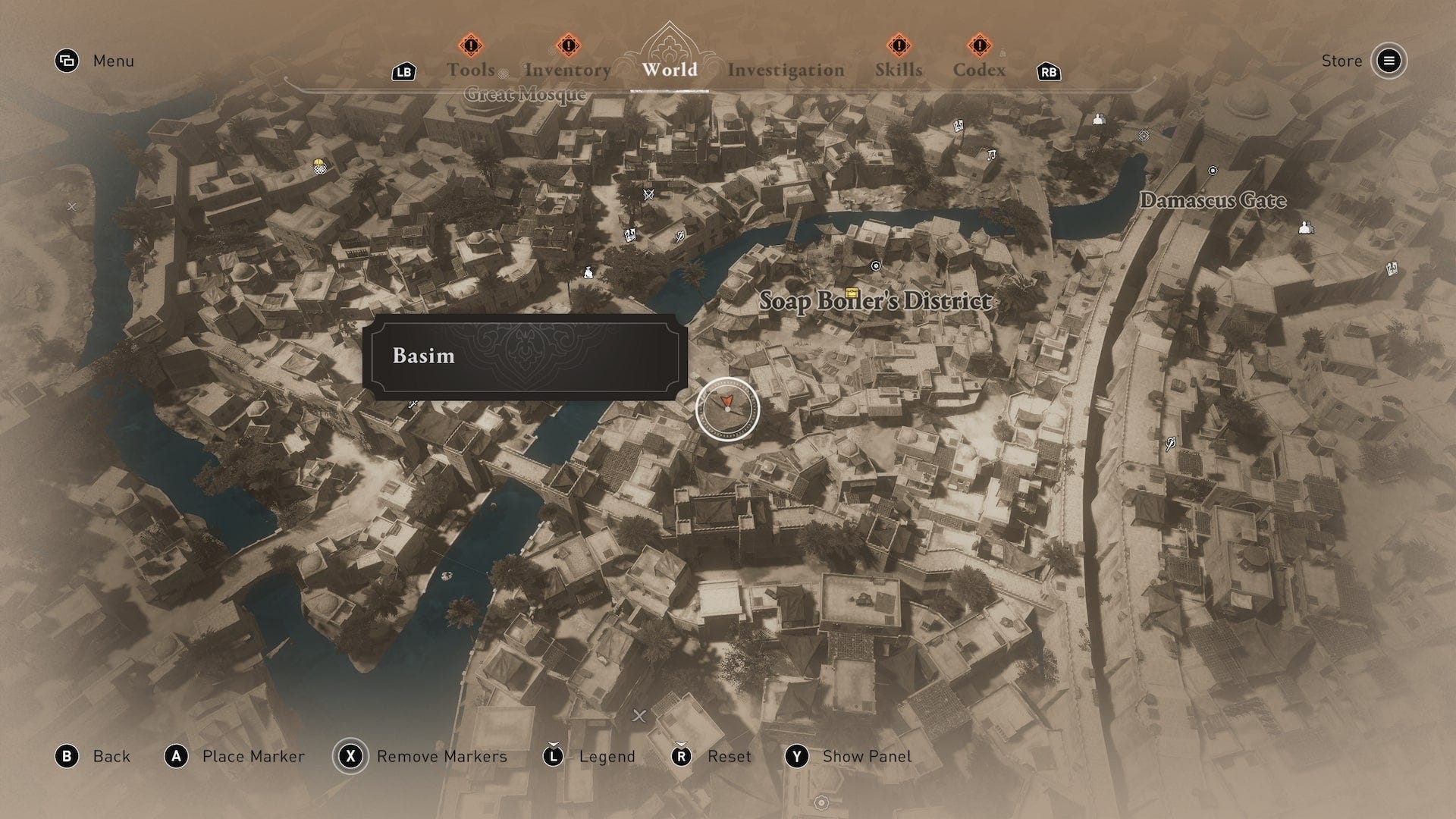This screenshot has height=819, width=1456.
Task: Switch to the Tools tab
Action: coord(471,69)
